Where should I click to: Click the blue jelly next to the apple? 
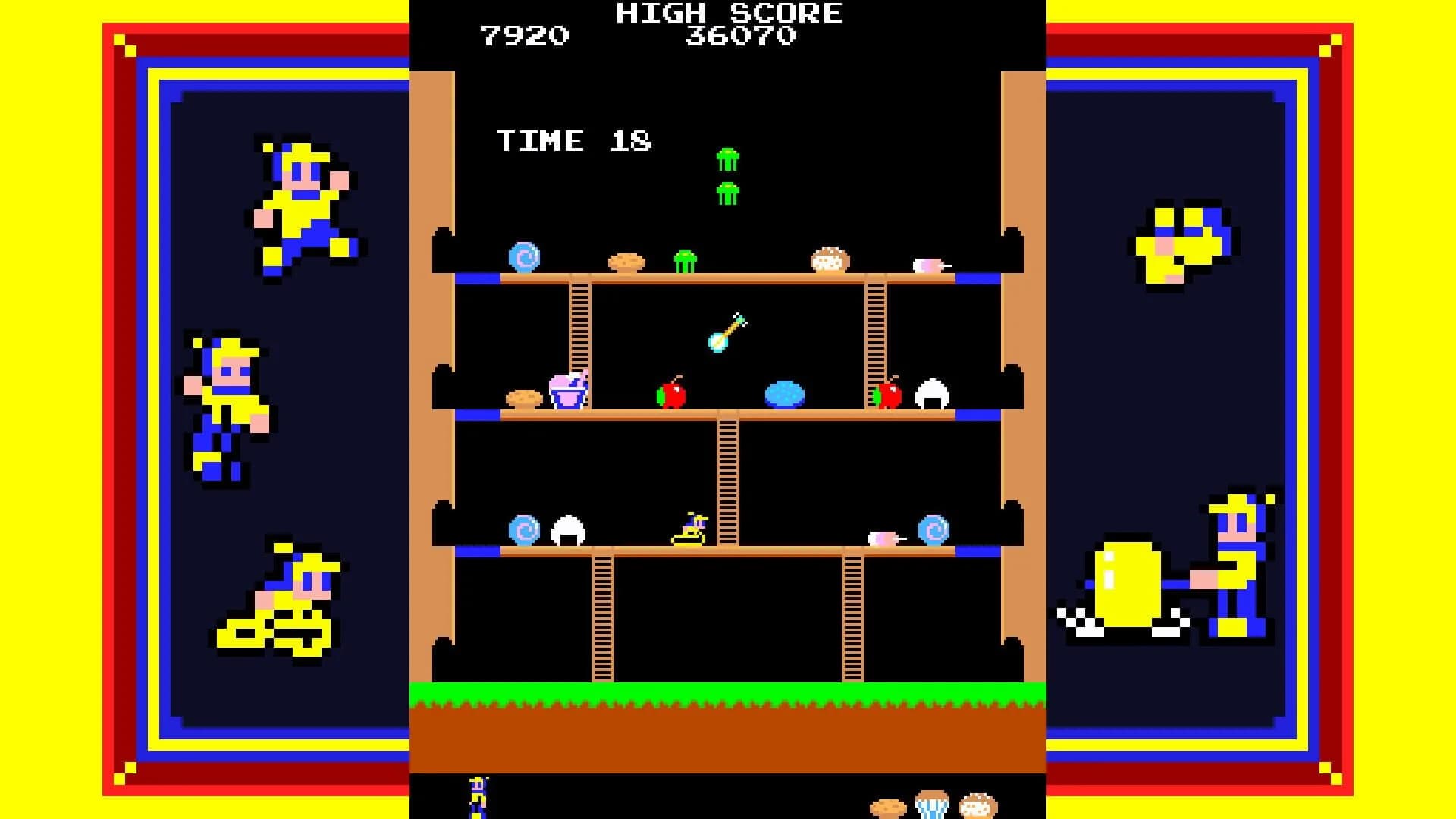click(785, 392)
